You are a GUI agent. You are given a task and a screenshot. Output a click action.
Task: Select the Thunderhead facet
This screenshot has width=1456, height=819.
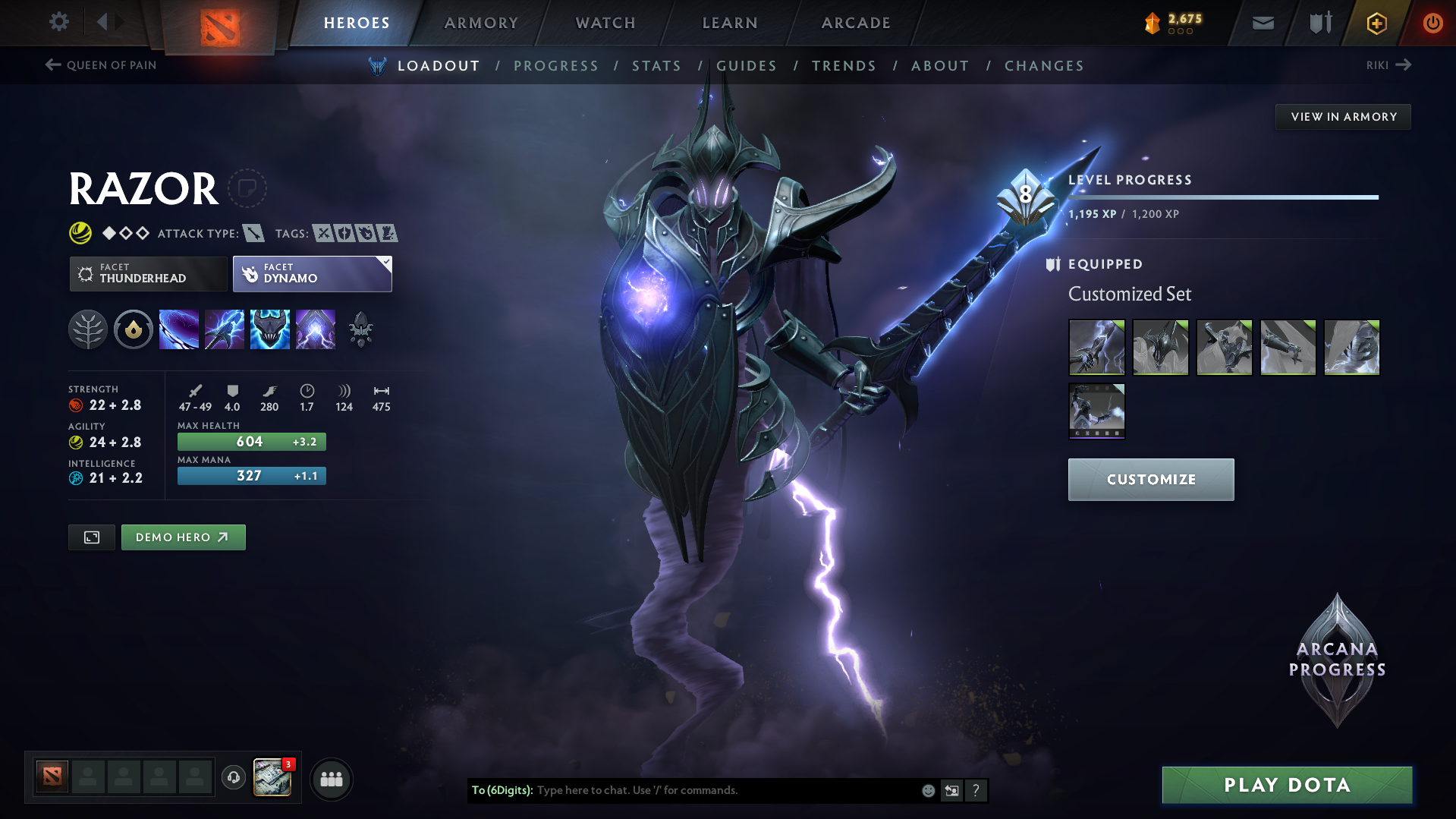(148, 273)
